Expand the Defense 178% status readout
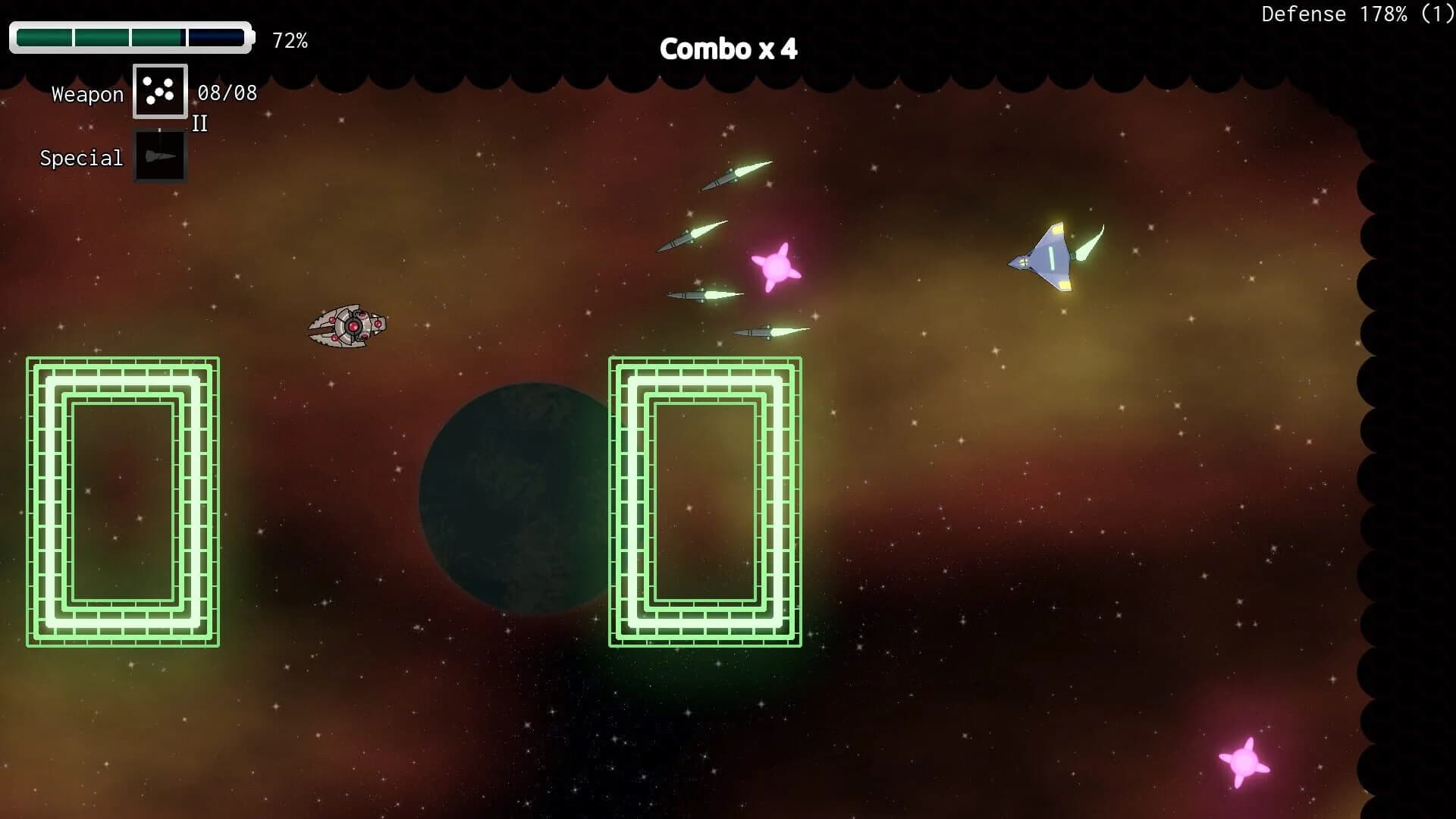1456x819 pixels. point(1357,14)
